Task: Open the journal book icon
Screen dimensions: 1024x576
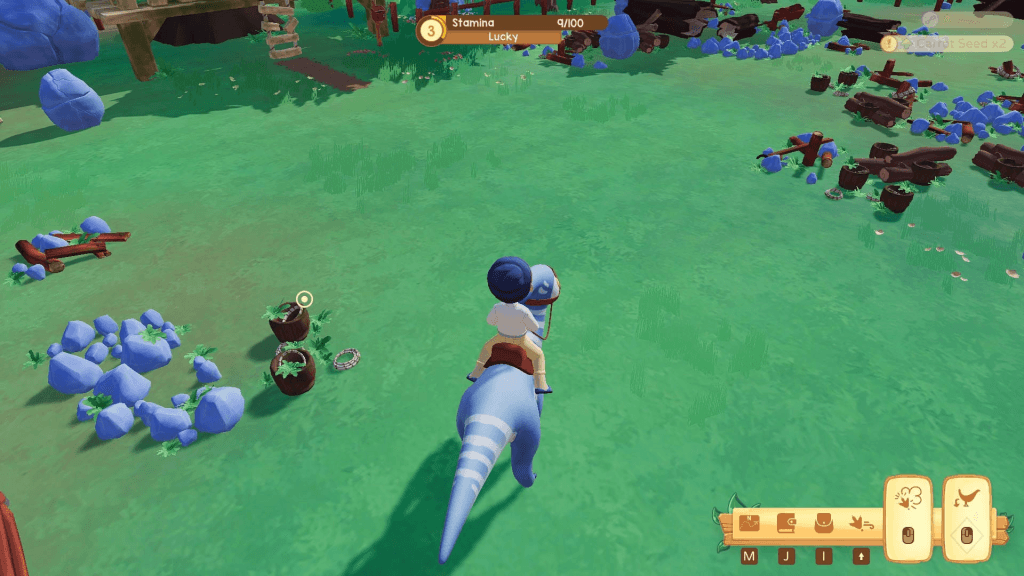Action: point(787,522)
